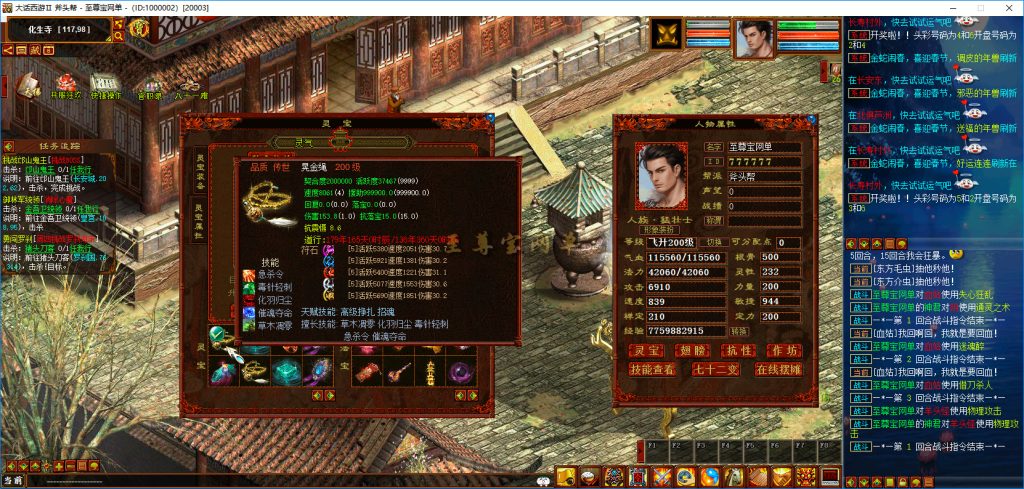Viewport: 1024px width, 489px height.
Task: Open the 七十二变 transformation button
Action: tap(716, 369)
